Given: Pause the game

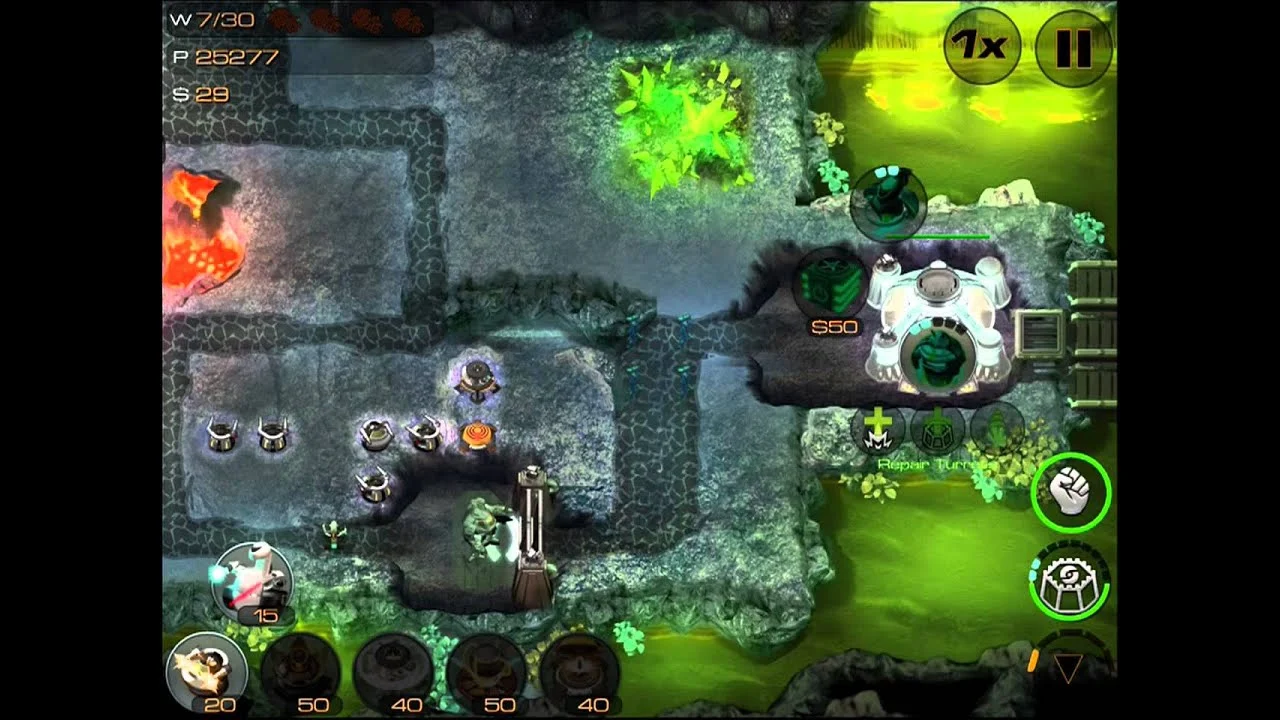Looking at the screenshot, I should (x=1073, y=46).
